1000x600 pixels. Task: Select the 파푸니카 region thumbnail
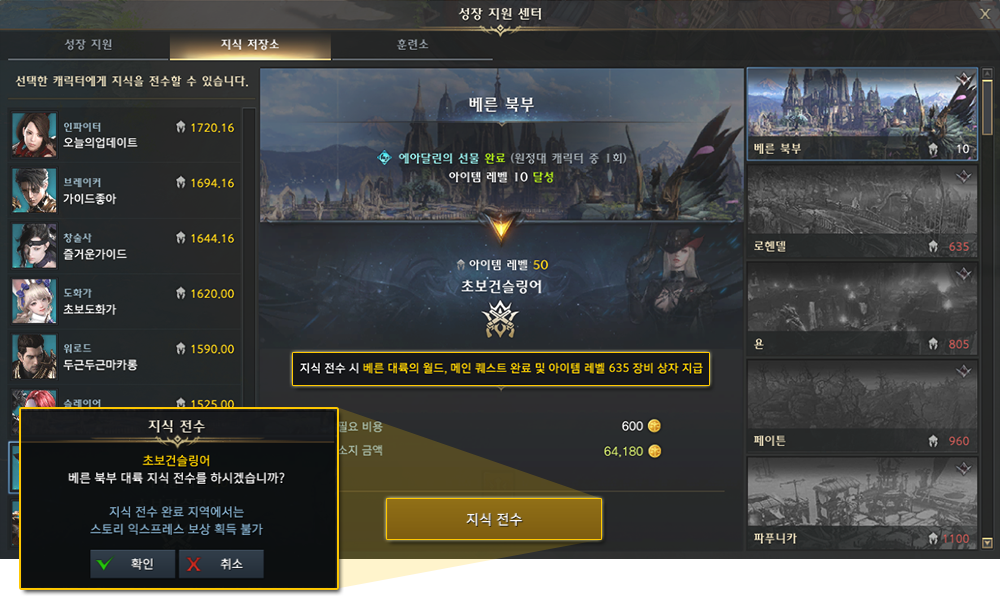(861, 502)
